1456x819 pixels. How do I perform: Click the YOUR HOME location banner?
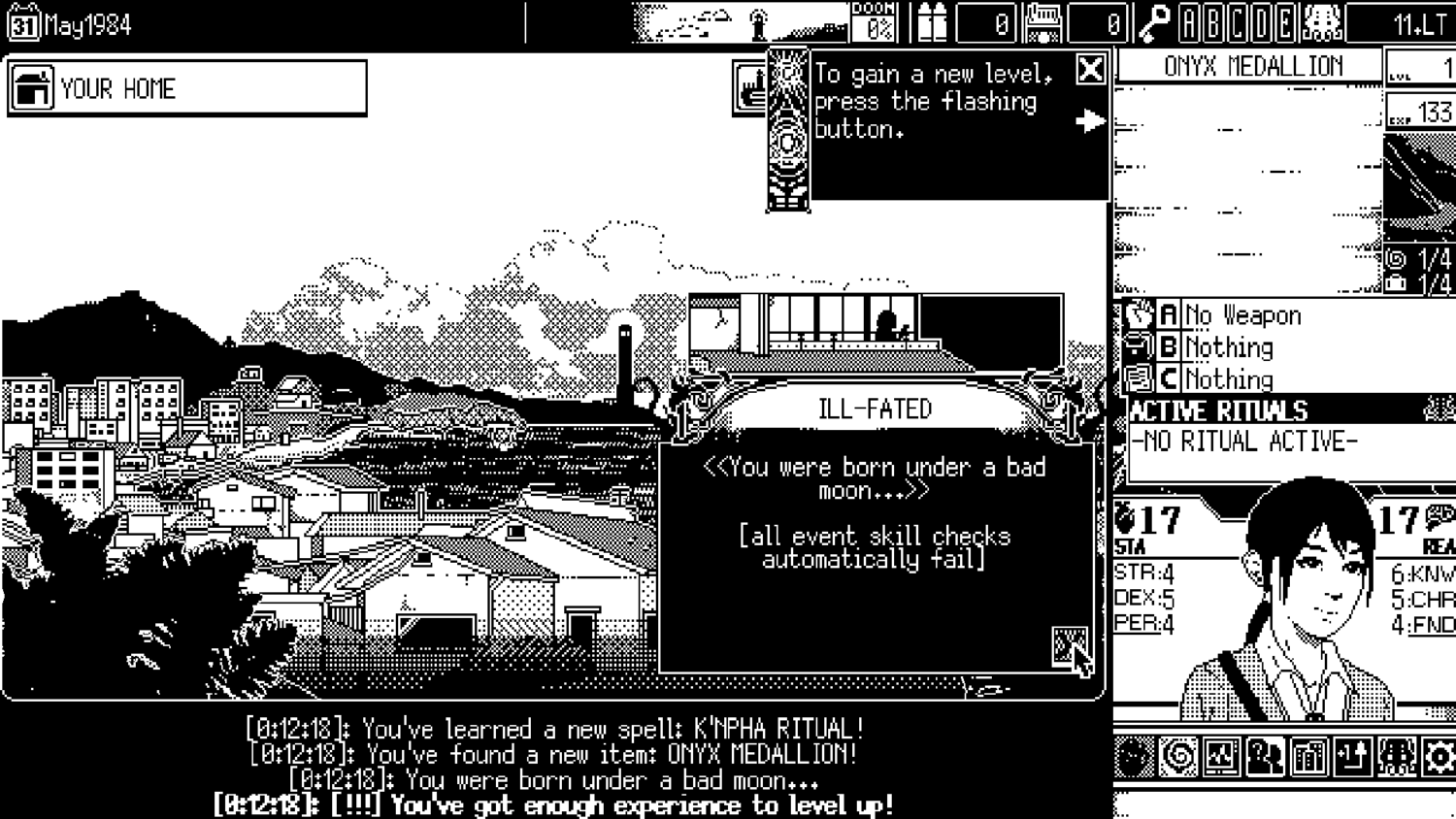(184, 88)
